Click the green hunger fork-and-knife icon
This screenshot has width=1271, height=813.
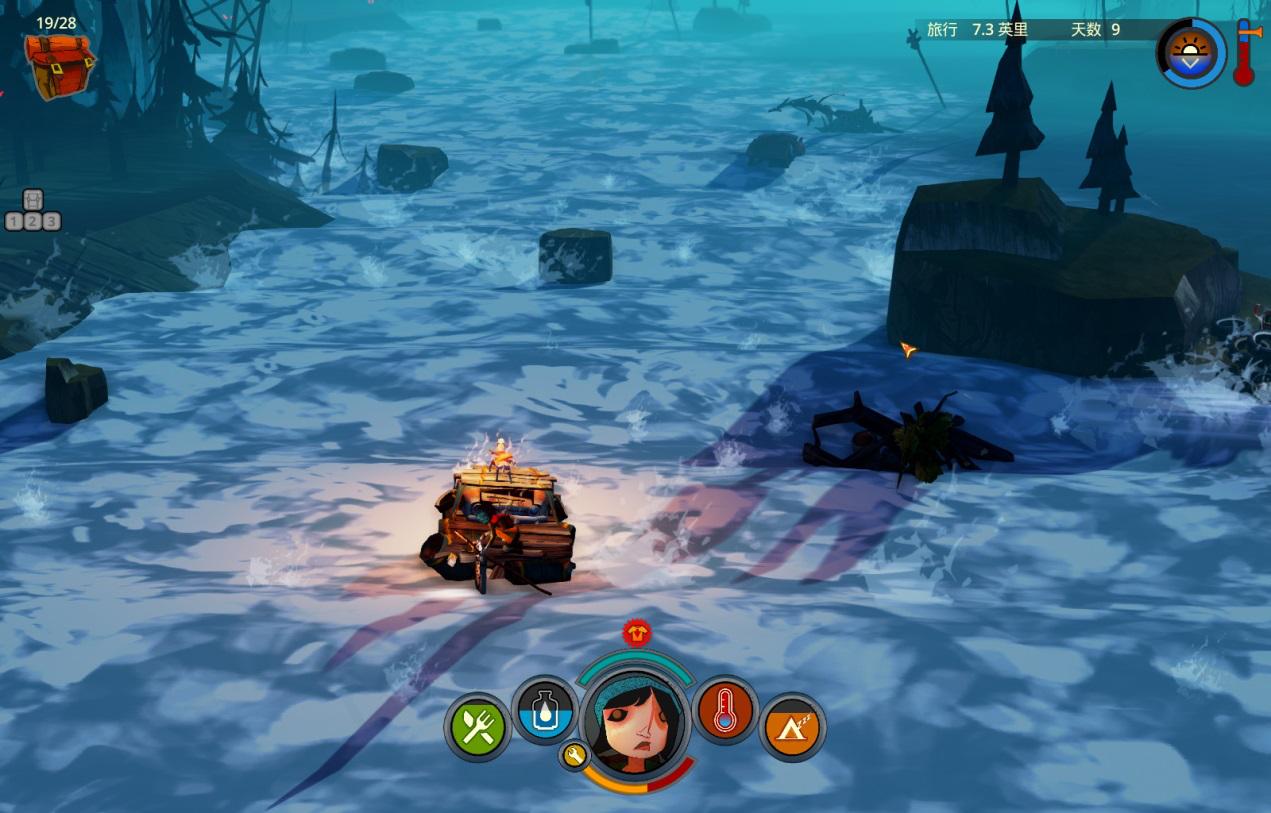click(x=478, y=727)
